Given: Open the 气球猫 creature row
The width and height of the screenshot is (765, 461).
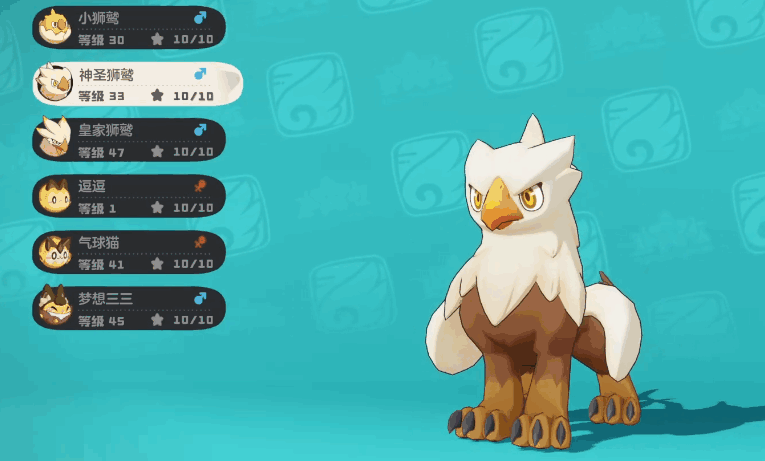Looking at the screenshot, I should (x=130, y=252).
